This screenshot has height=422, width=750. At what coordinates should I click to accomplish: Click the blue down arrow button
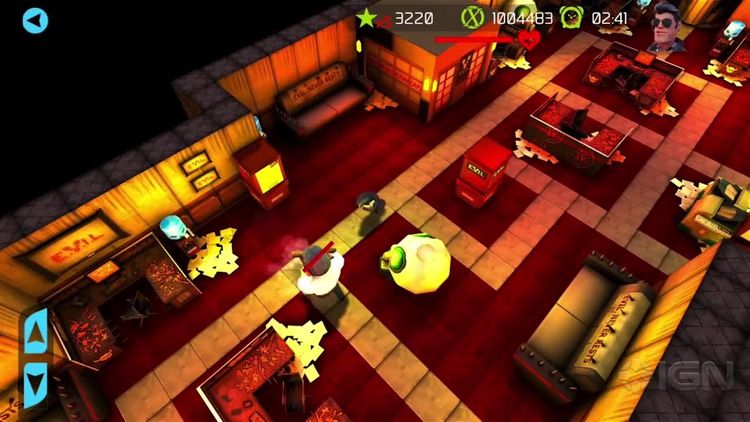point(36,381)
